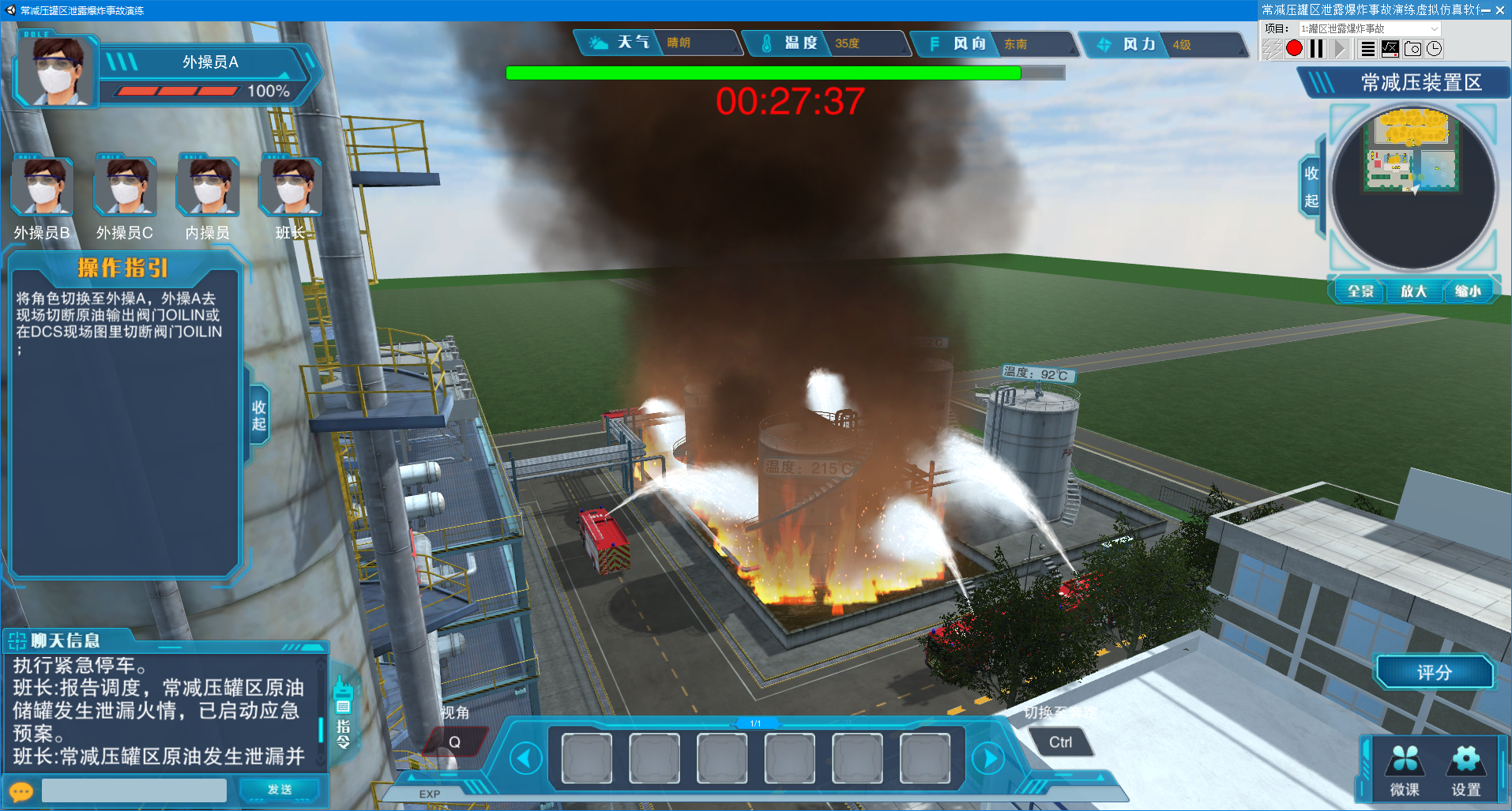Zoom out the minimap with 缩小

click(x=1467, y=291)
